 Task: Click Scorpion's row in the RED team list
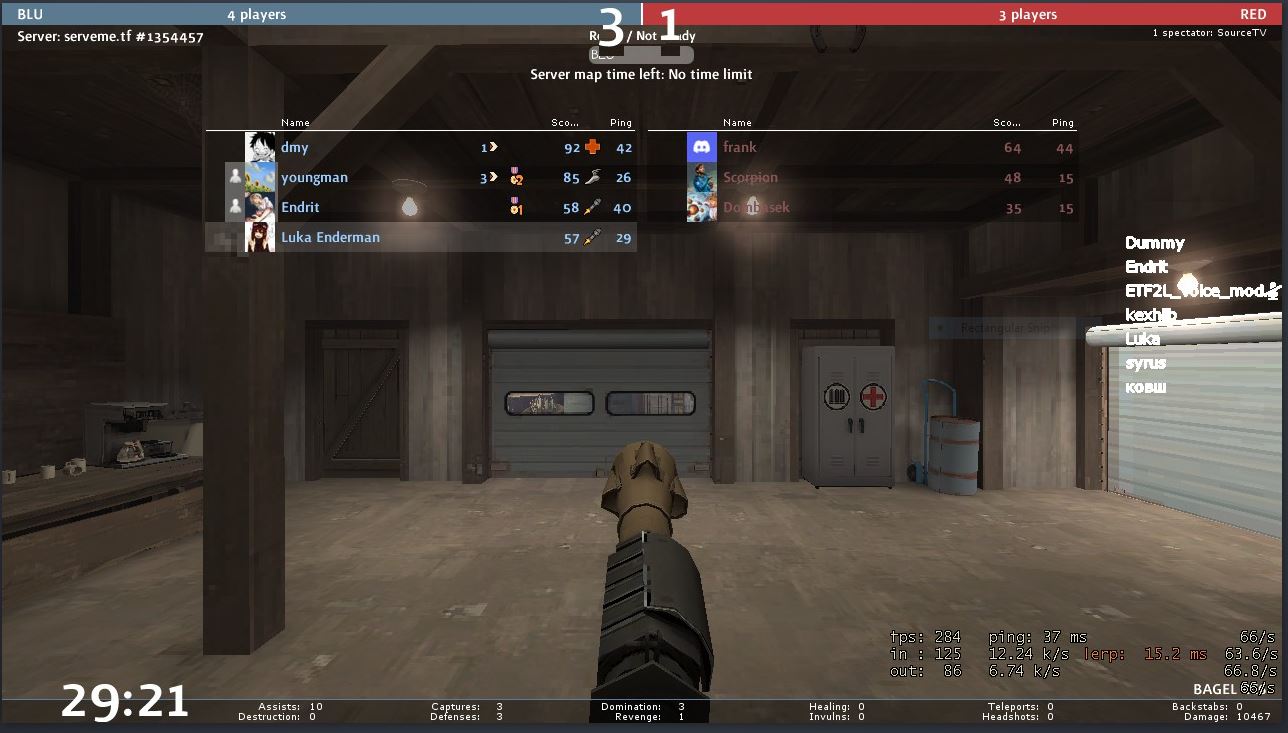pyautogui.click(x=750, y=178)
